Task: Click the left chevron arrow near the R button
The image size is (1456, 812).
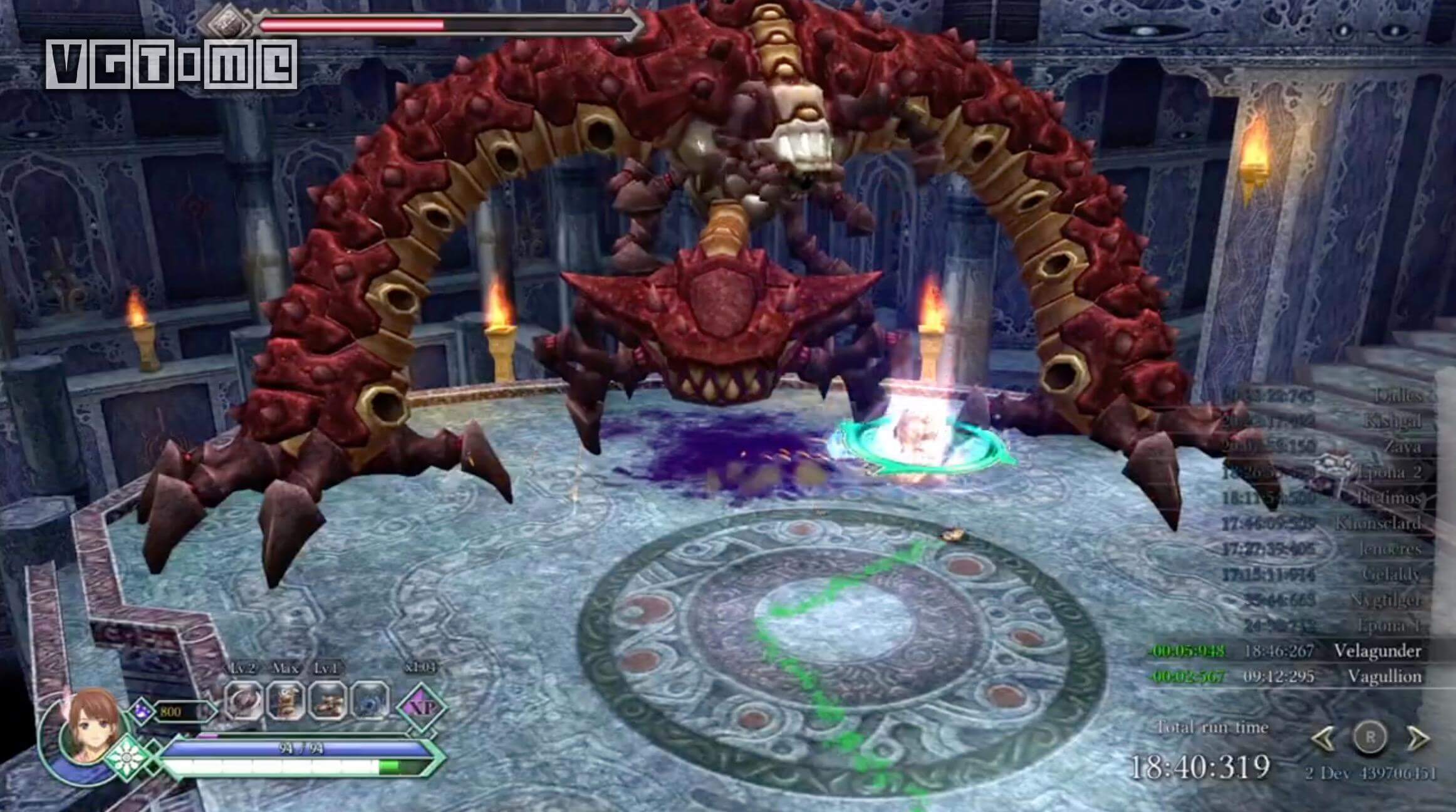Action: (1324, 737)
